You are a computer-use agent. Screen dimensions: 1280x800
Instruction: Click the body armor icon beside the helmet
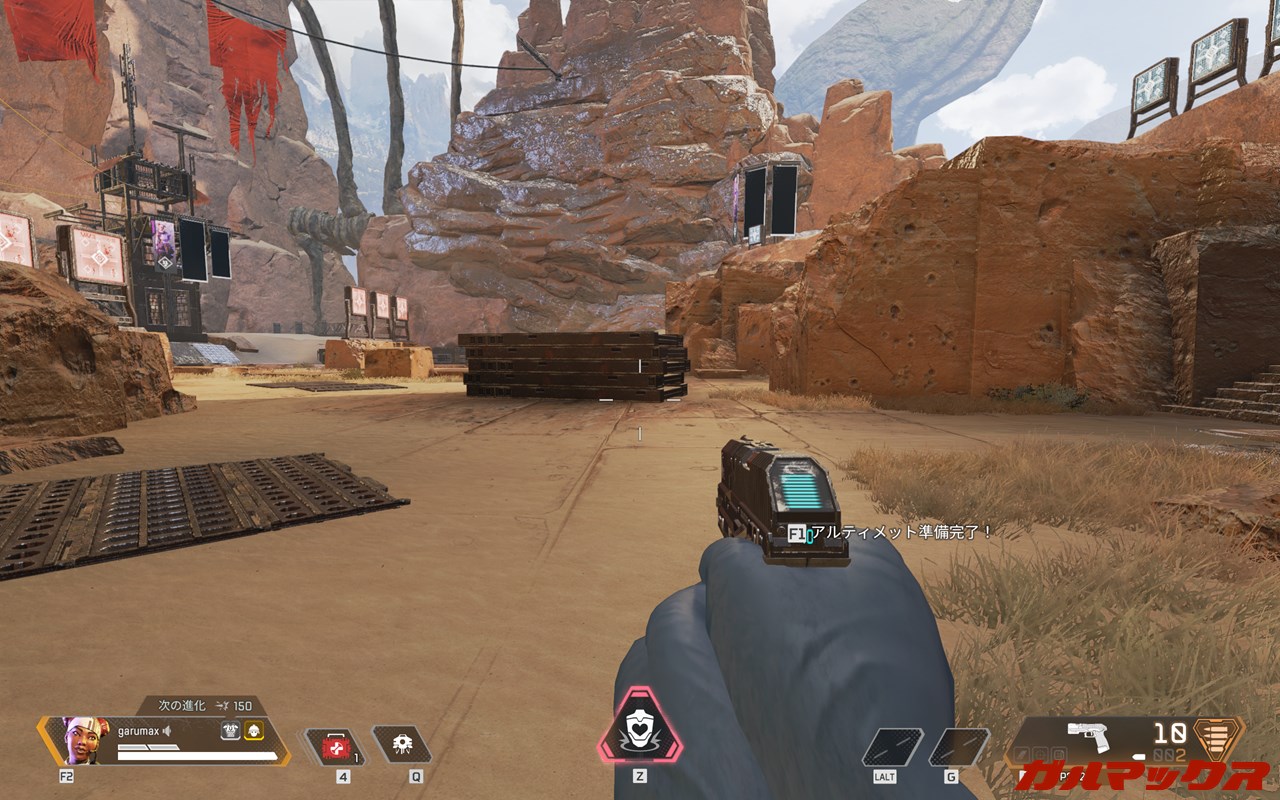point(230,731)
